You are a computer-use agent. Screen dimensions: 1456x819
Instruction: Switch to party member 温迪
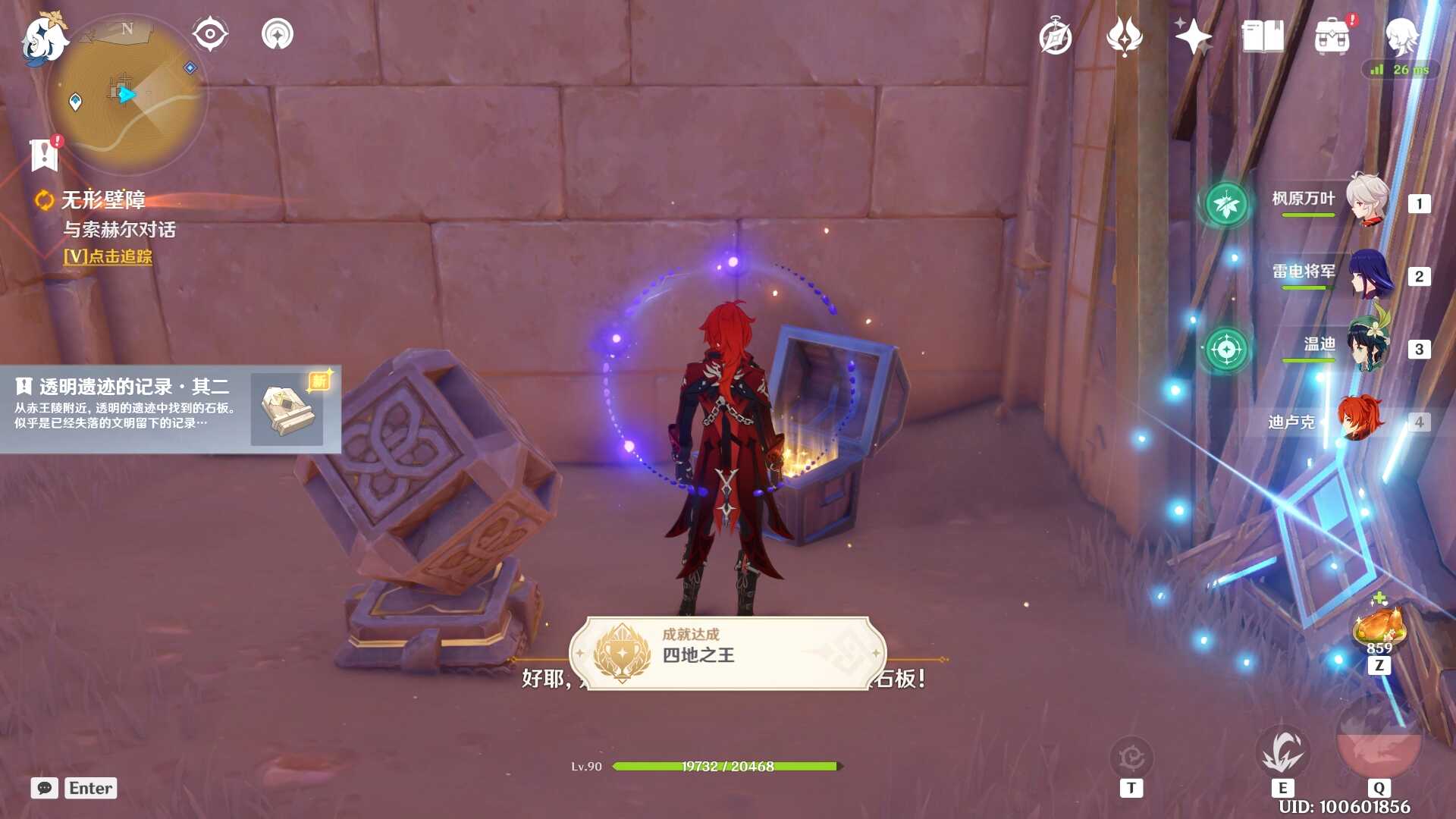1367,347
